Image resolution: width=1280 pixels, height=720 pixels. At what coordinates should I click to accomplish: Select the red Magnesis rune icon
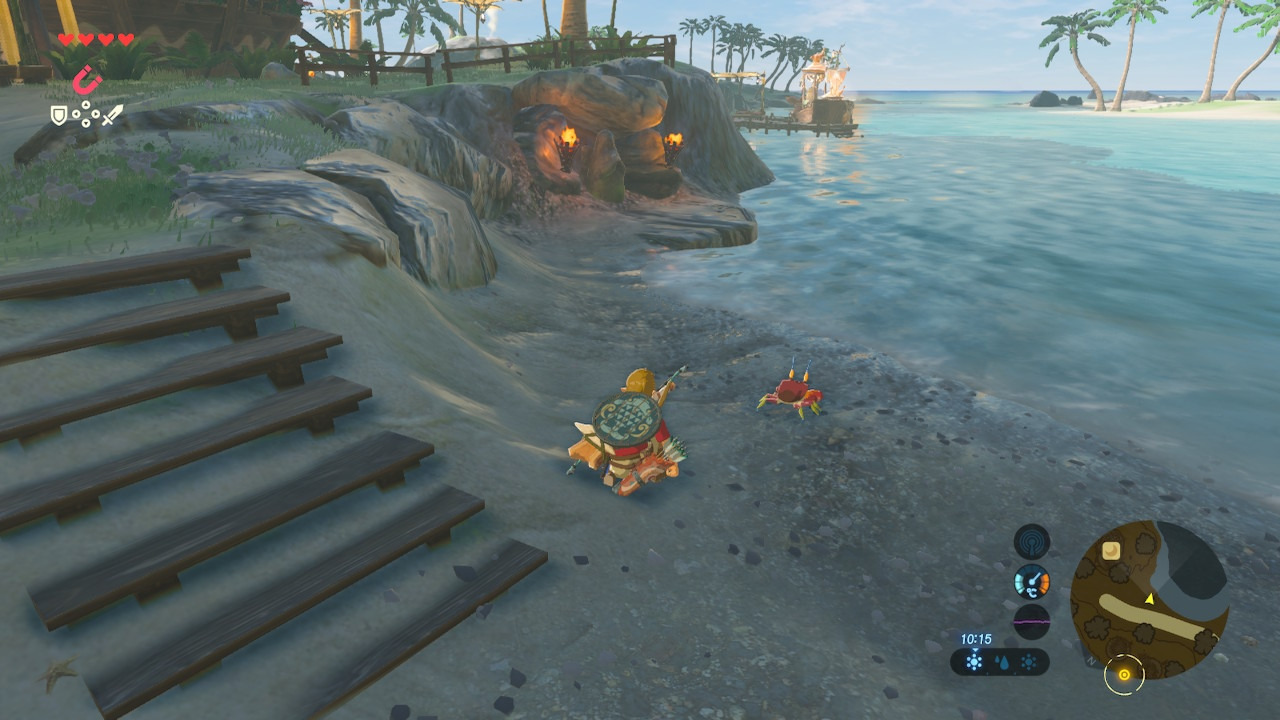(87, 79)
